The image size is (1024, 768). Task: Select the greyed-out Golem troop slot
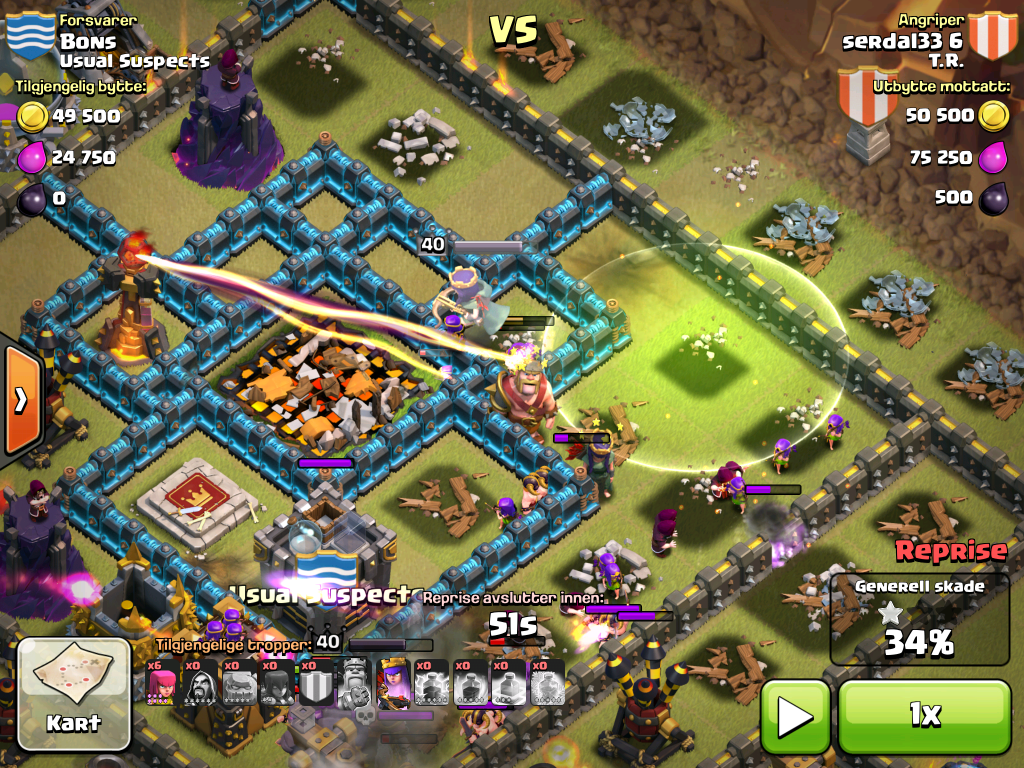[x=240, y=683]
